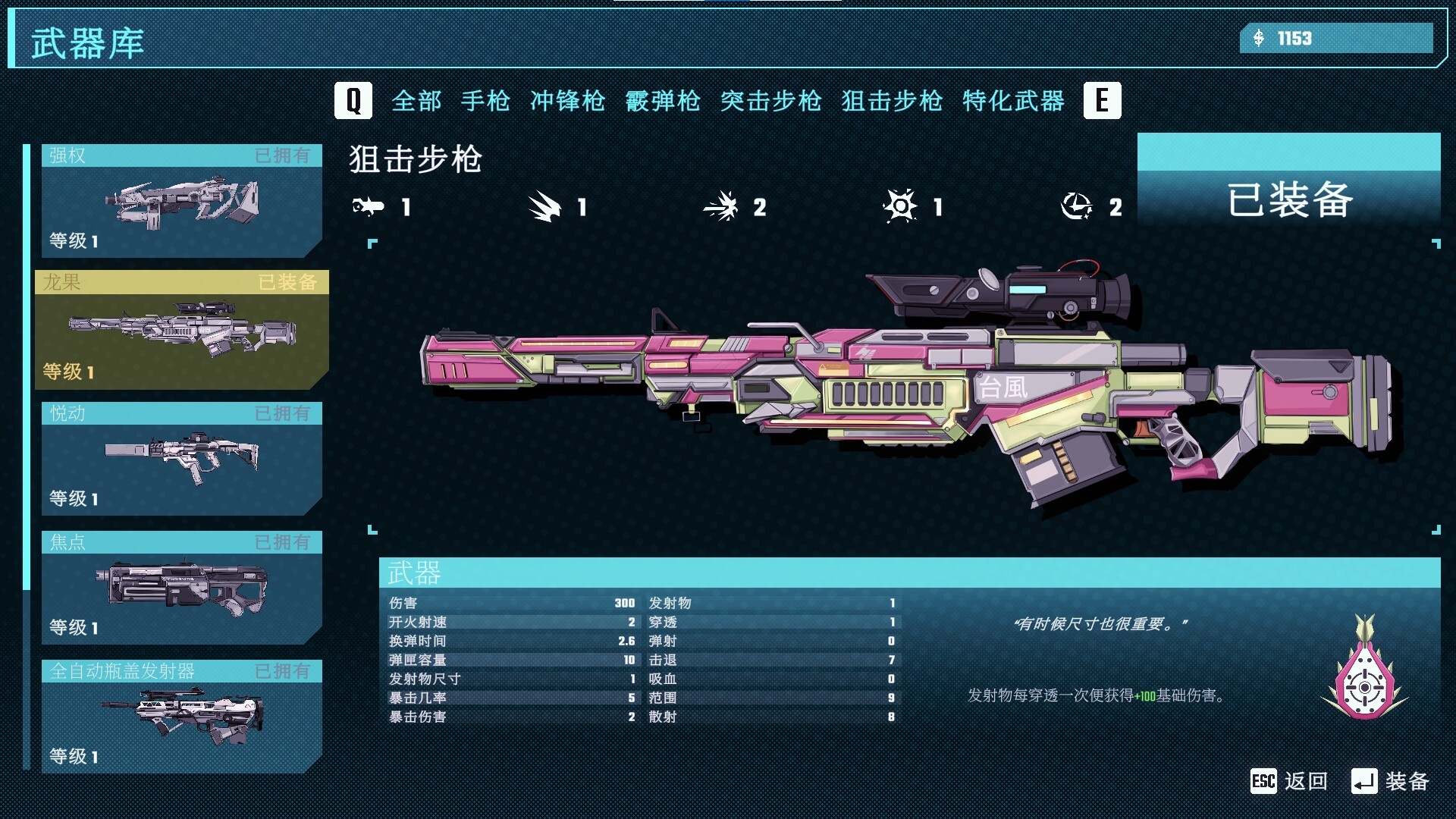
Task: Click the projectile weapon stat icon showing 1
Action: [369, 207]
